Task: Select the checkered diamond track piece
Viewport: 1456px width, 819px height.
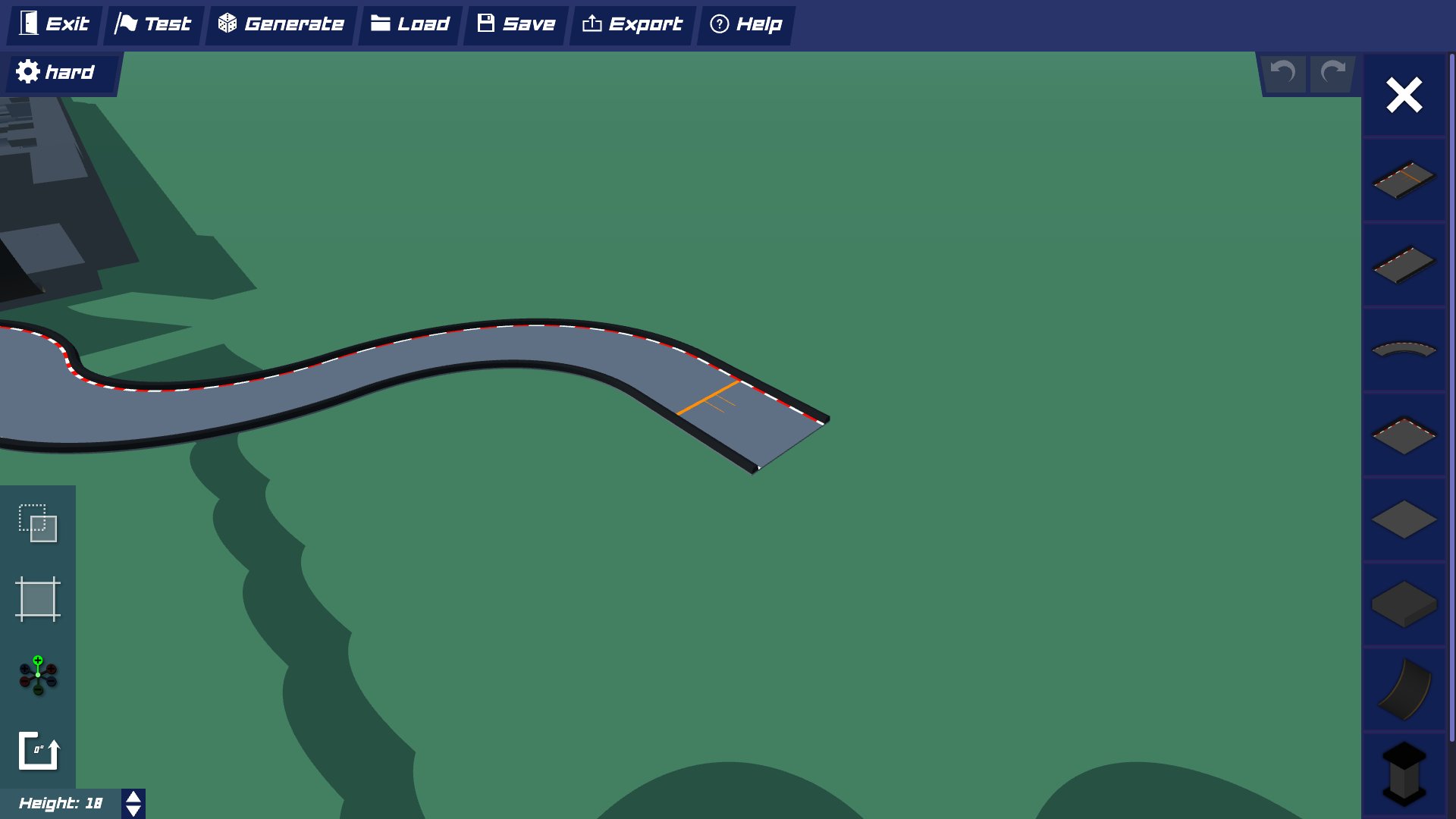Action: tap(1404, 435)
